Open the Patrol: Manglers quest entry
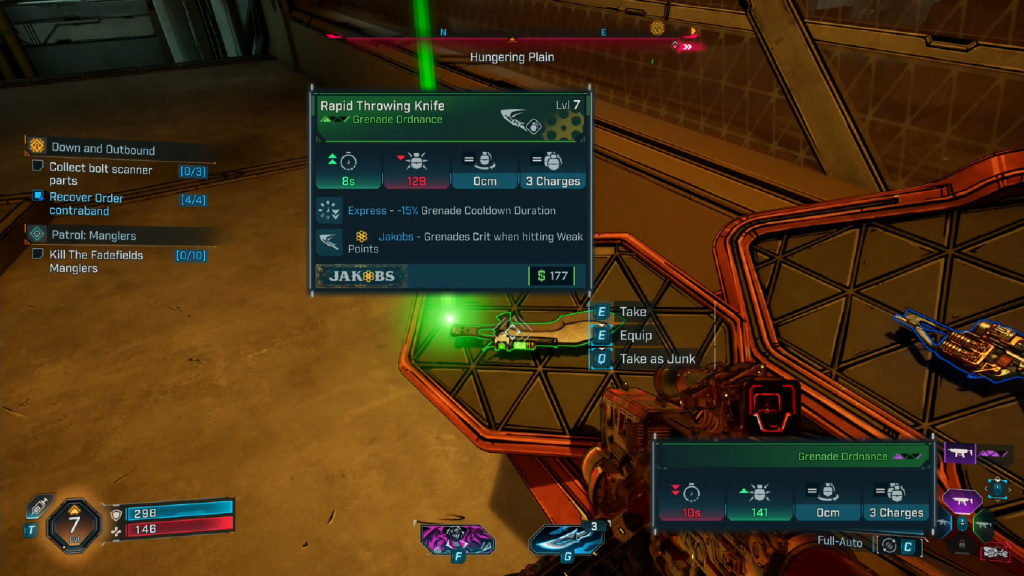 [94, 235]
